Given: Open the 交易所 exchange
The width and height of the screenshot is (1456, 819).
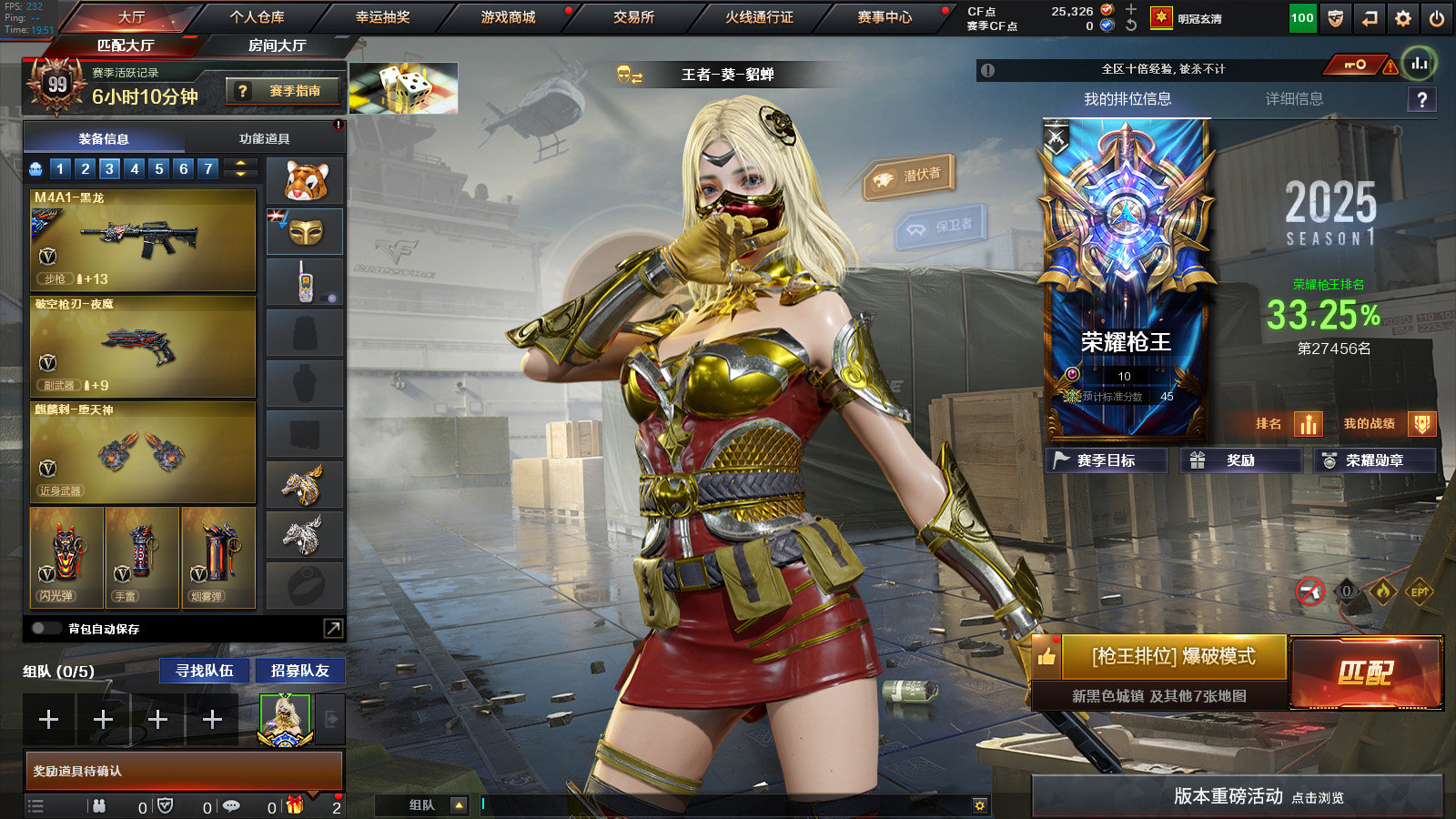Looking at the screenshot, I should (633, 17).
